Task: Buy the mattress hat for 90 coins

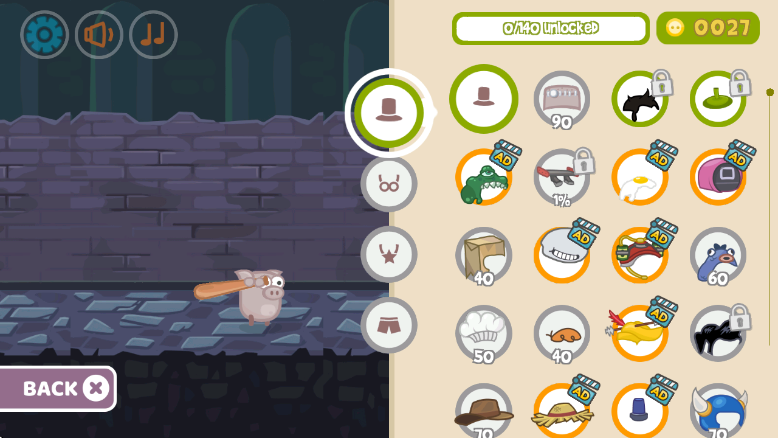Action: [x=561, y=99]
